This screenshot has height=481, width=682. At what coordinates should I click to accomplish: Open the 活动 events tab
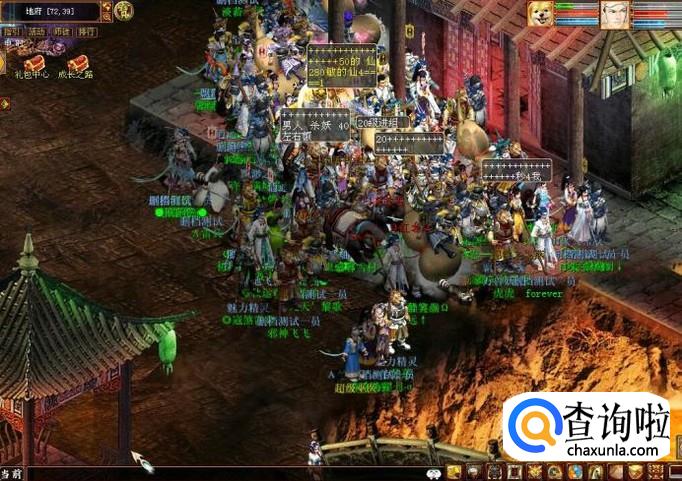coord(37,32)
